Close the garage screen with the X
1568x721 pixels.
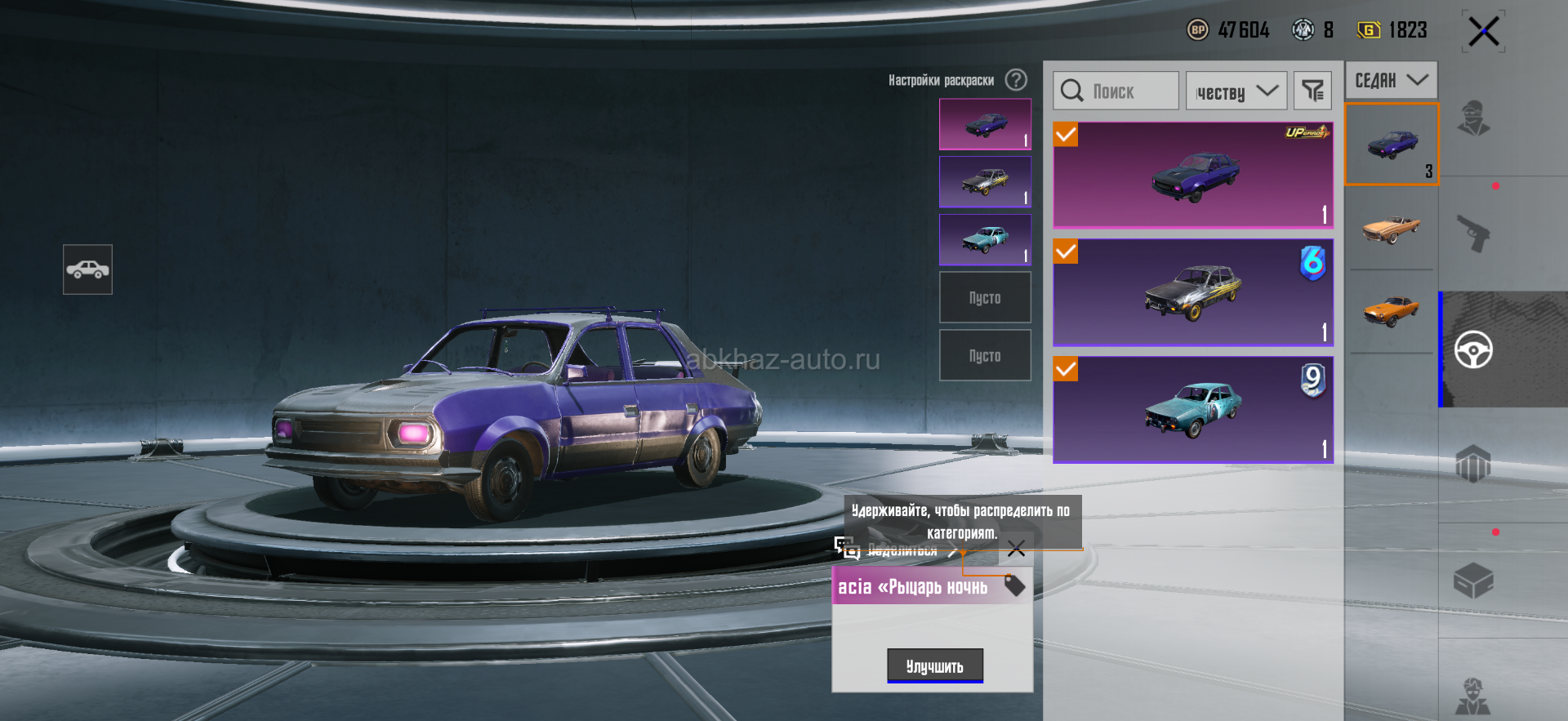point(1483,32)
